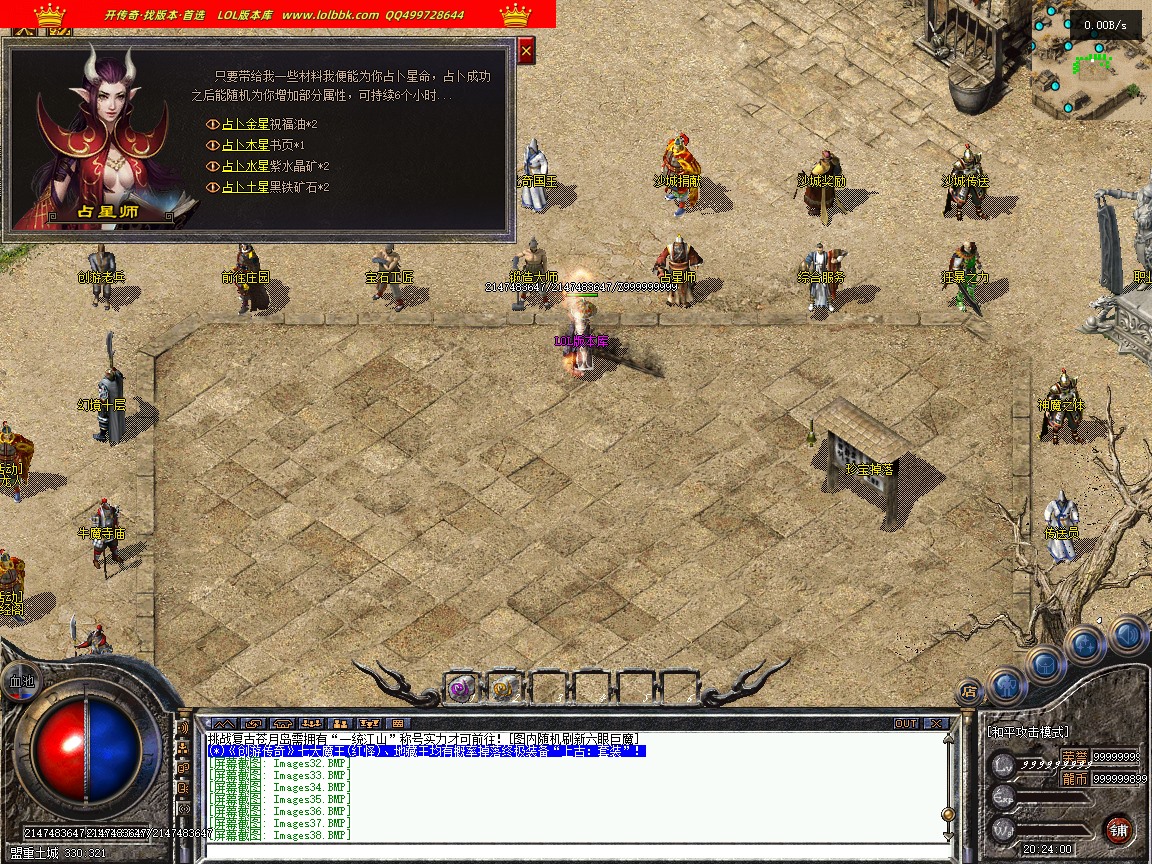The width and height of the screenshot is (1152, 864).
Task: Click the OUT button above chat
Action: click(x=906, y=723)
